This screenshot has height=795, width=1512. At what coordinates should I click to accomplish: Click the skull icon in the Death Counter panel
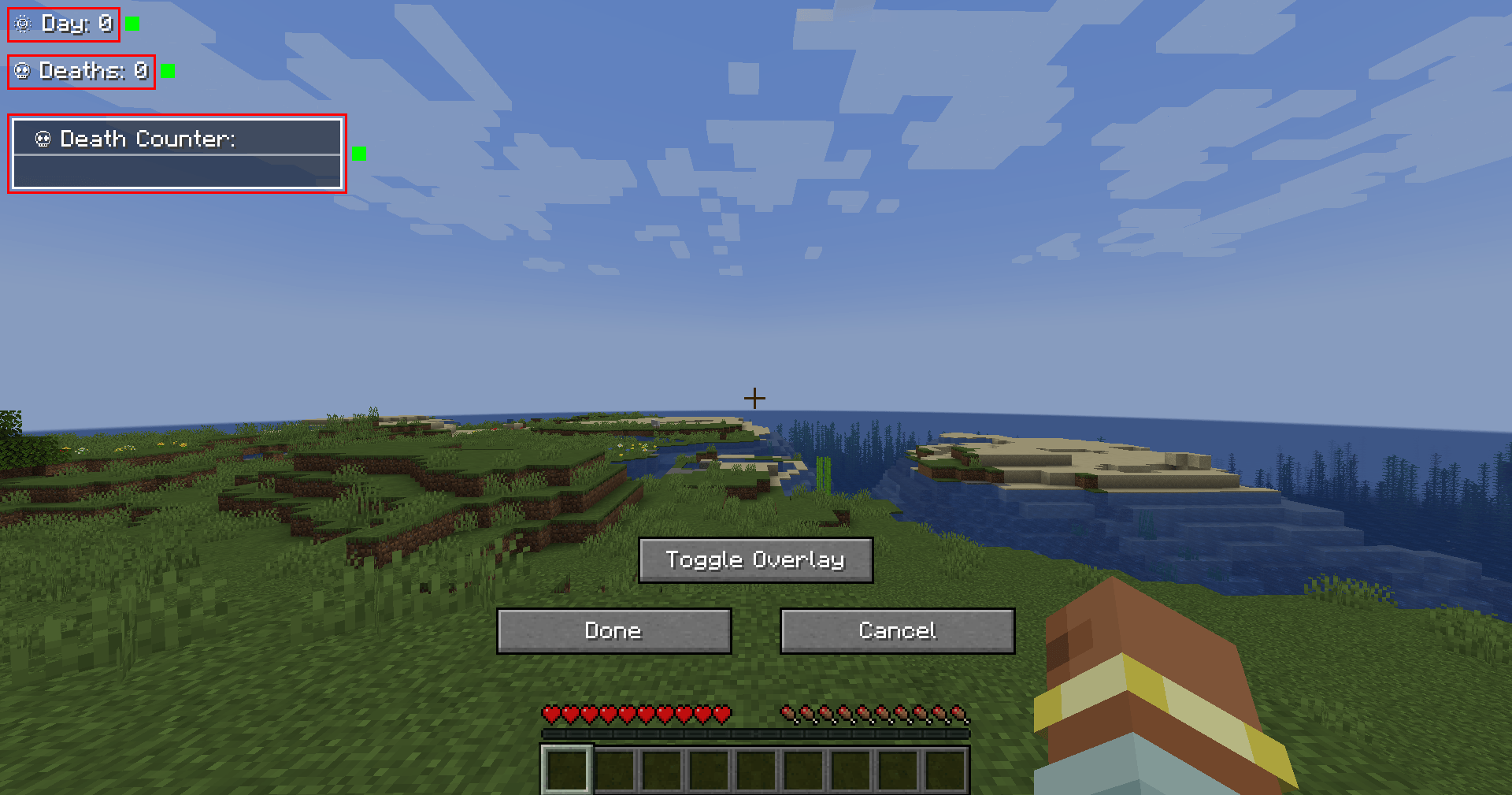coord(43,139)
